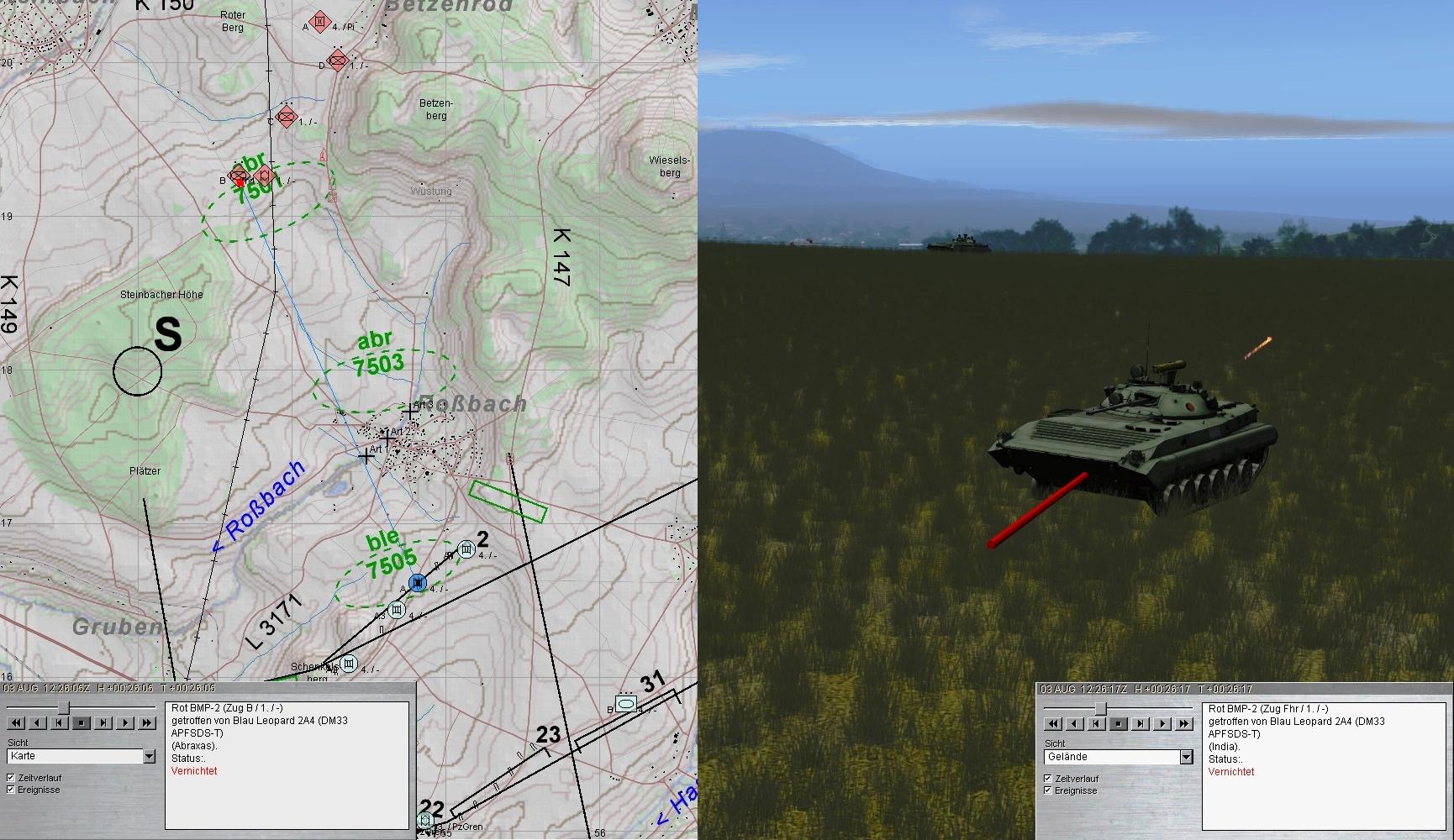This screenshot has width=1454, height=840.
Task: Click the timeline slider handle in Gelände panel
Action: tap(1100, 708)
